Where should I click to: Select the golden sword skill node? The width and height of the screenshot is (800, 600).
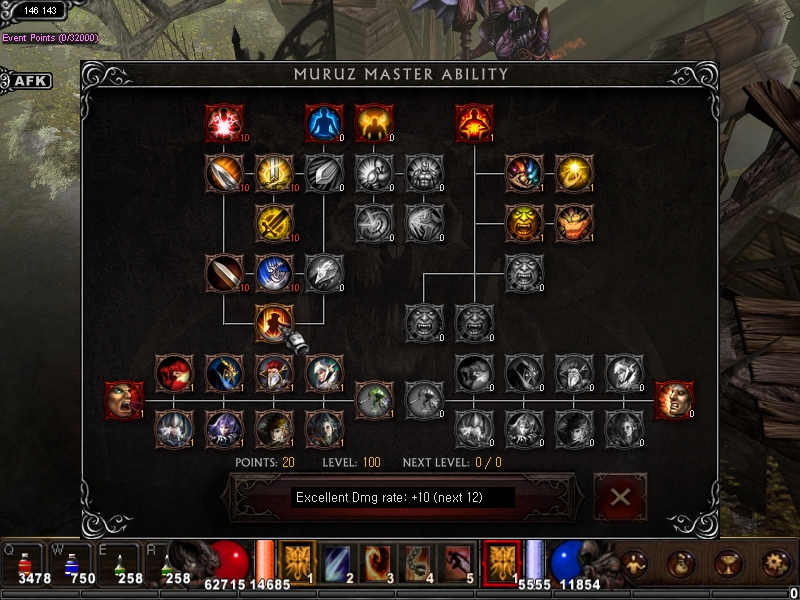pyautogui.click(x=274, y=223)
